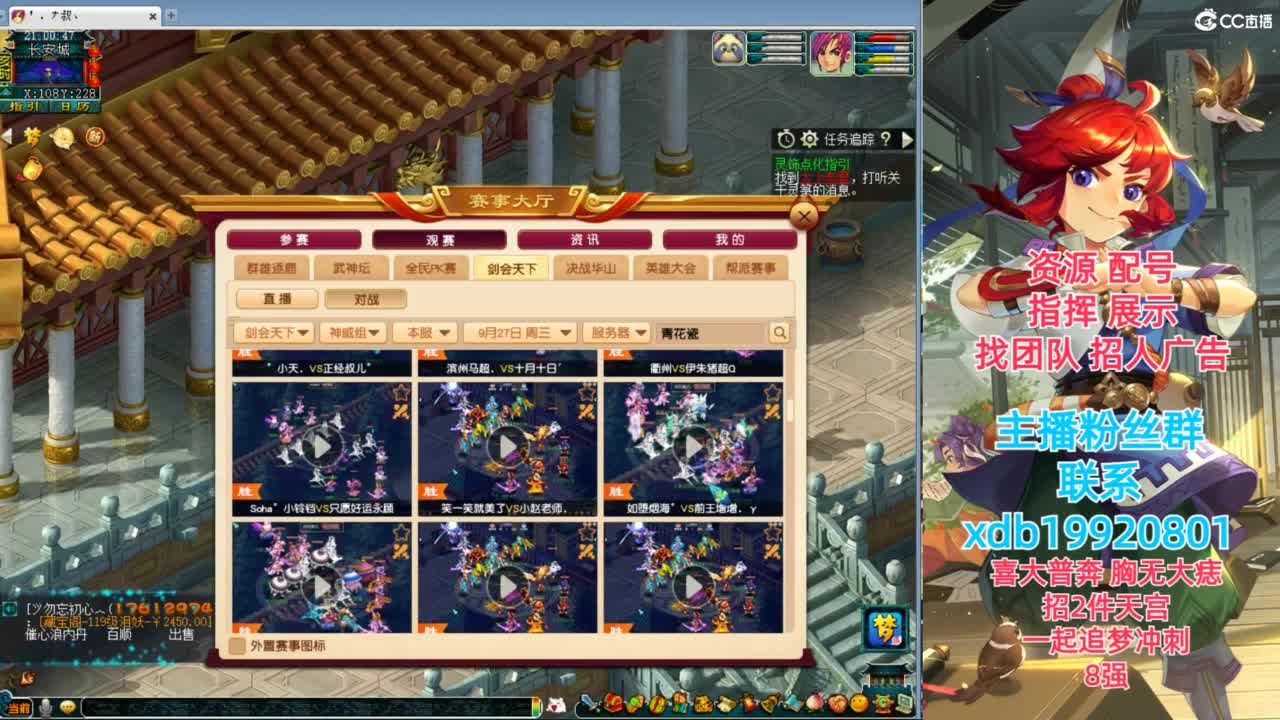Open the 本服 dropdown
The width and height of the screenshot is (1280, 720).
click(x=424, y=331)
